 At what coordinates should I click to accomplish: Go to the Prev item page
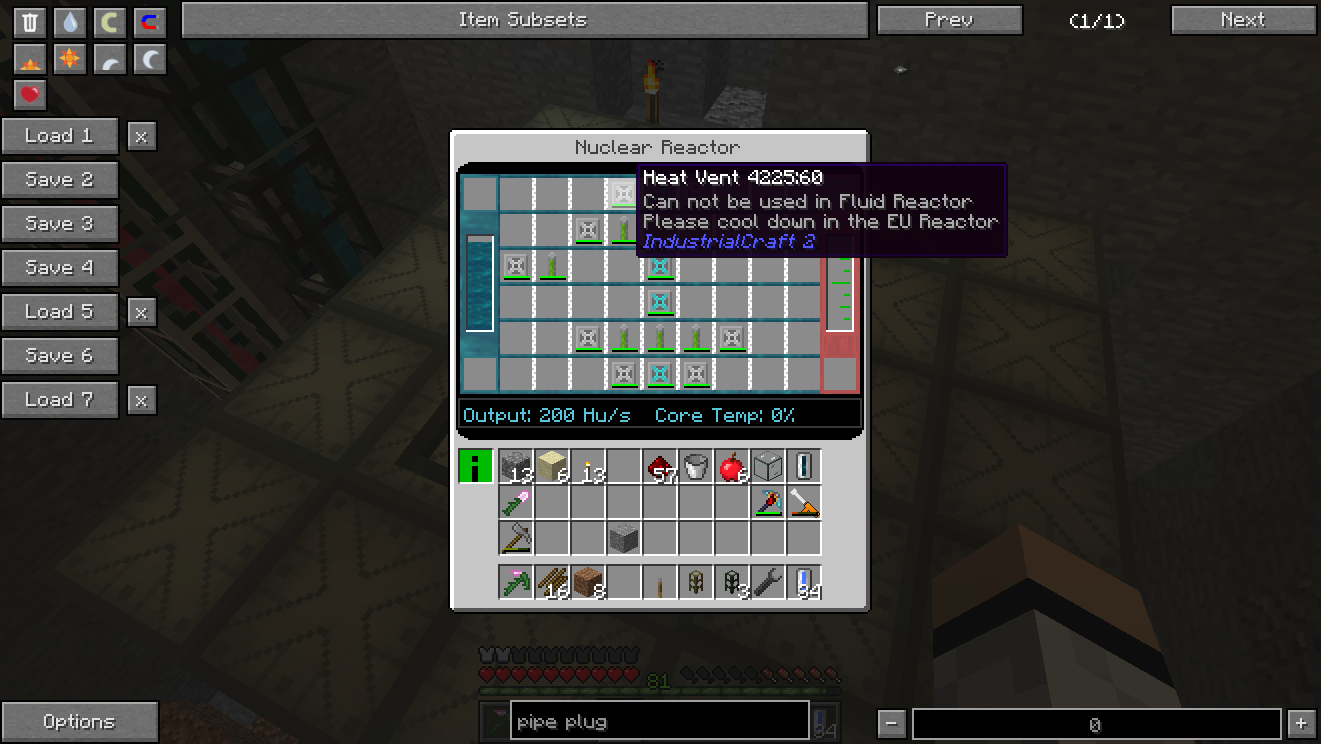coord(949,20)
